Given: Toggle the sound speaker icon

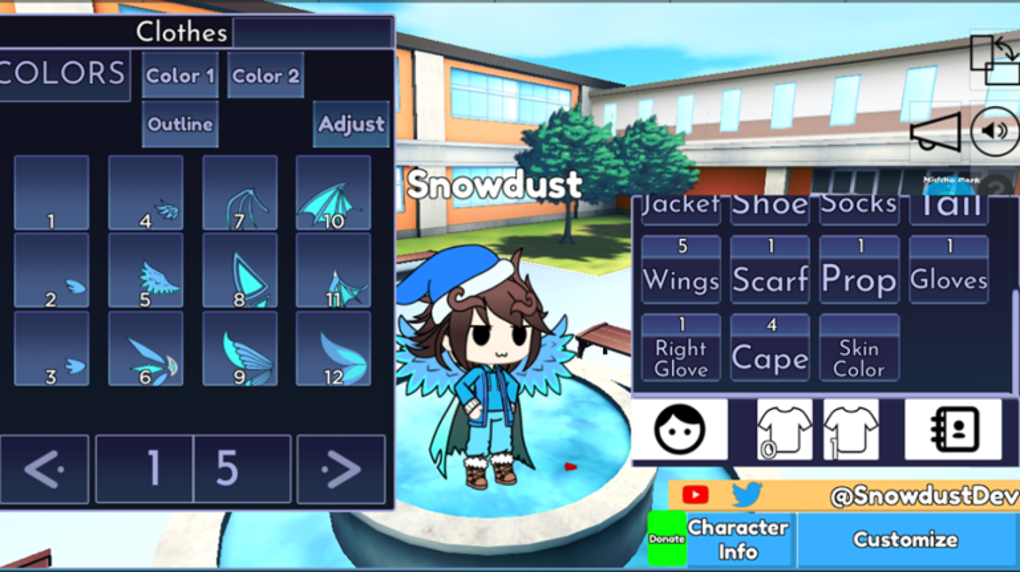Looking at the screenshot, I should pyautogui.click(x=995, y=131).
